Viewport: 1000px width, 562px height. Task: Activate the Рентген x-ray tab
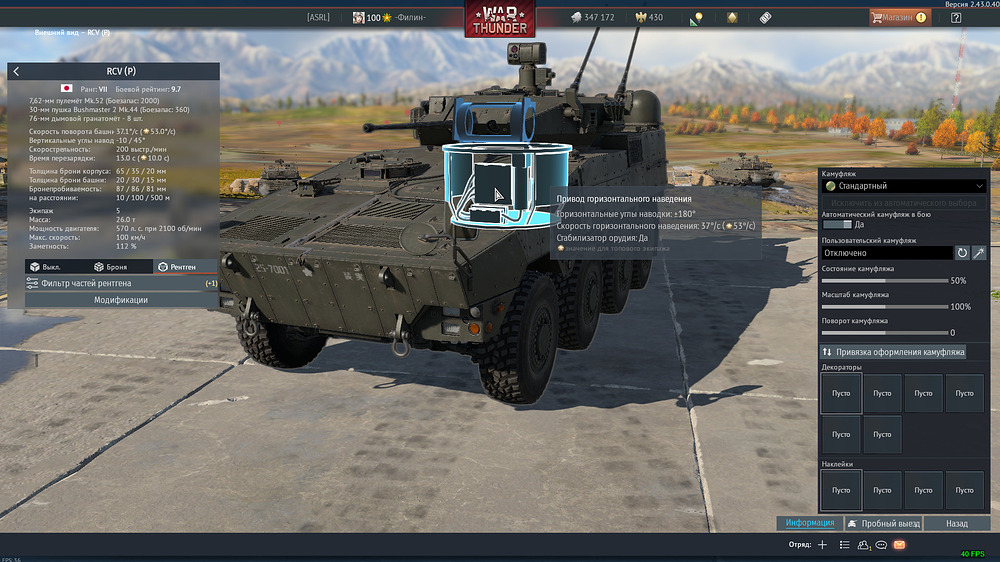point(178,267)
